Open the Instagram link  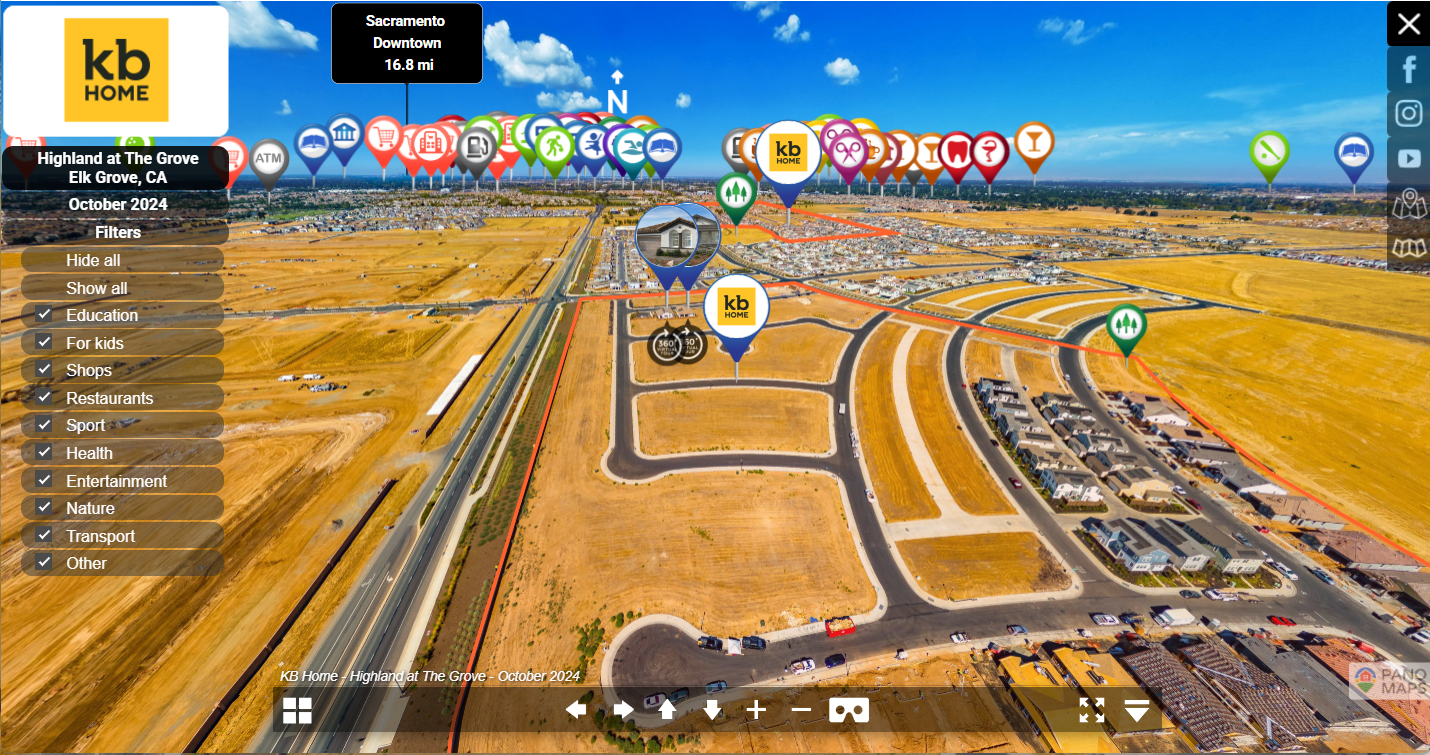coord(1408,113)
